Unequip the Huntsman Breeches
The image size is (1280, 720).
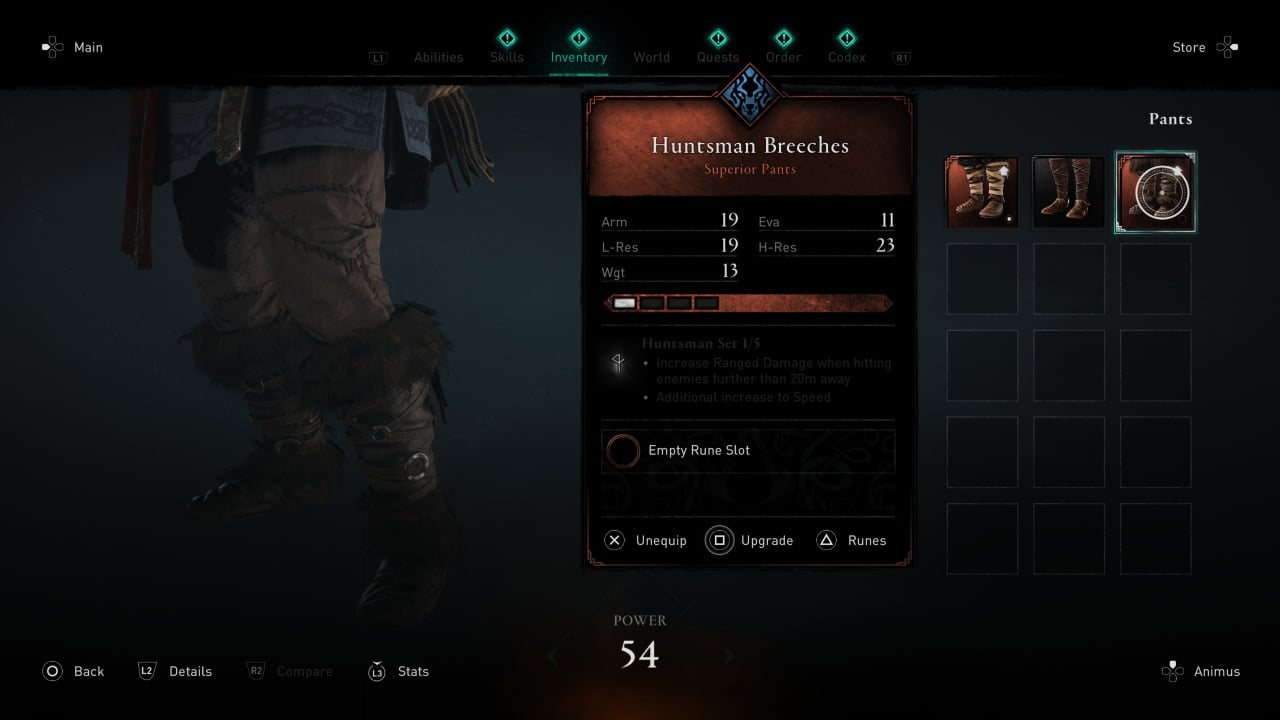(x=660, y=541)
